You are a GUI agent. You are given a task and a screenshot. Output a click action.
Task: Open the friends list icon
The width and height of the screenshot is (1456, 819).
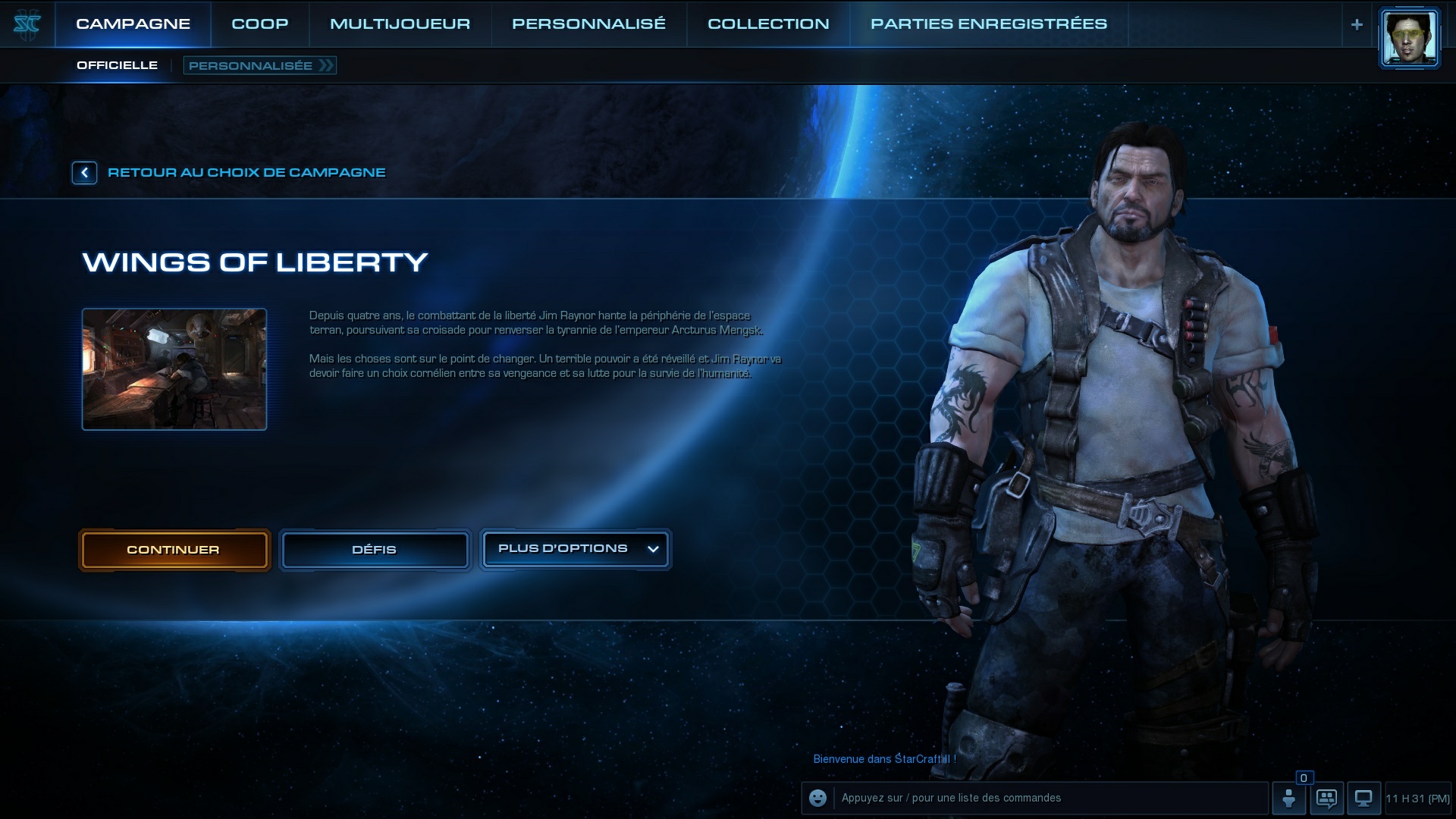pyautogui.click(x=1288, y=798)
